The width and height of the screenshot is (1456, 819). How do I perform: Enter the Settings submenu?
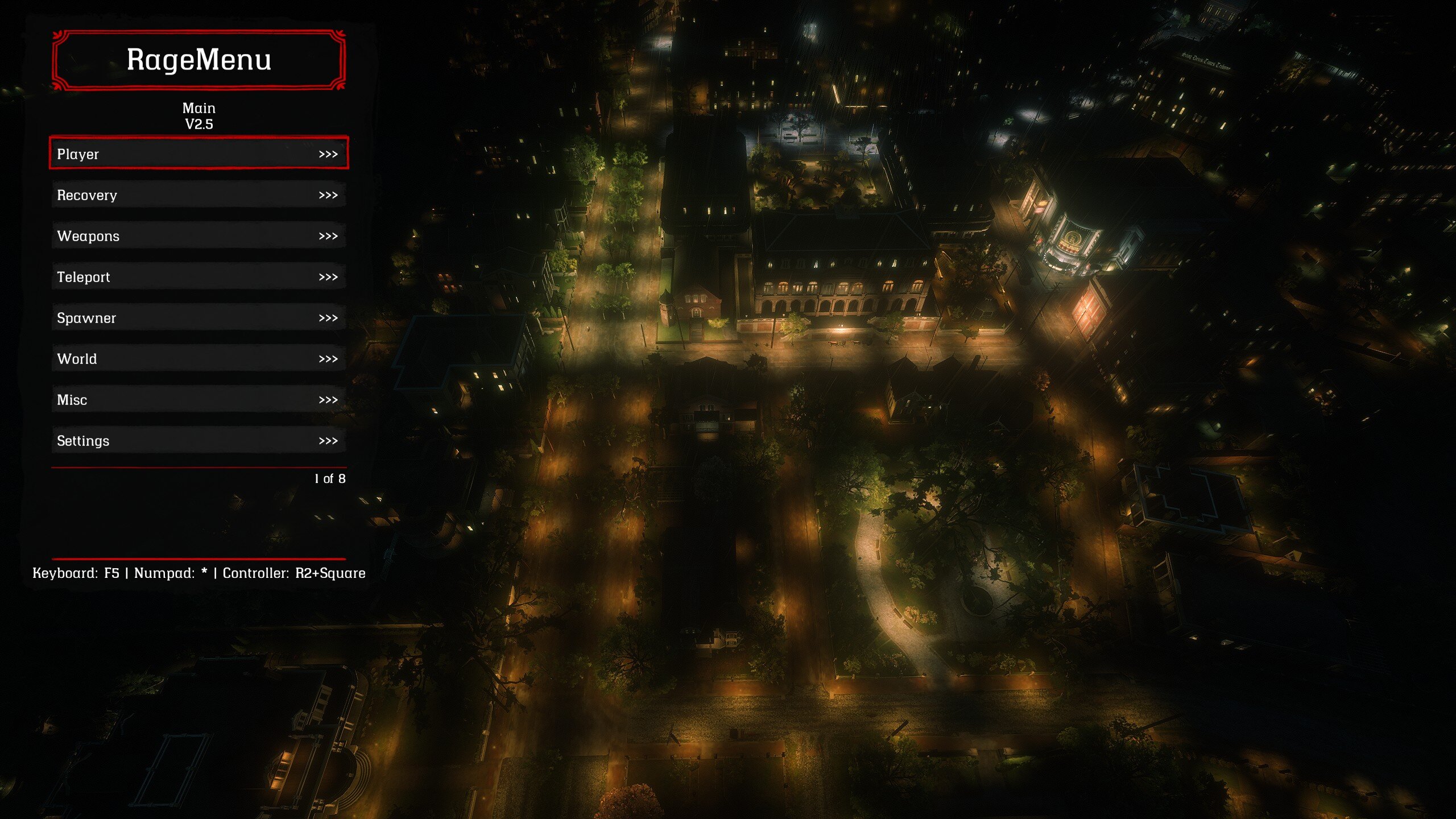point(198,441)
